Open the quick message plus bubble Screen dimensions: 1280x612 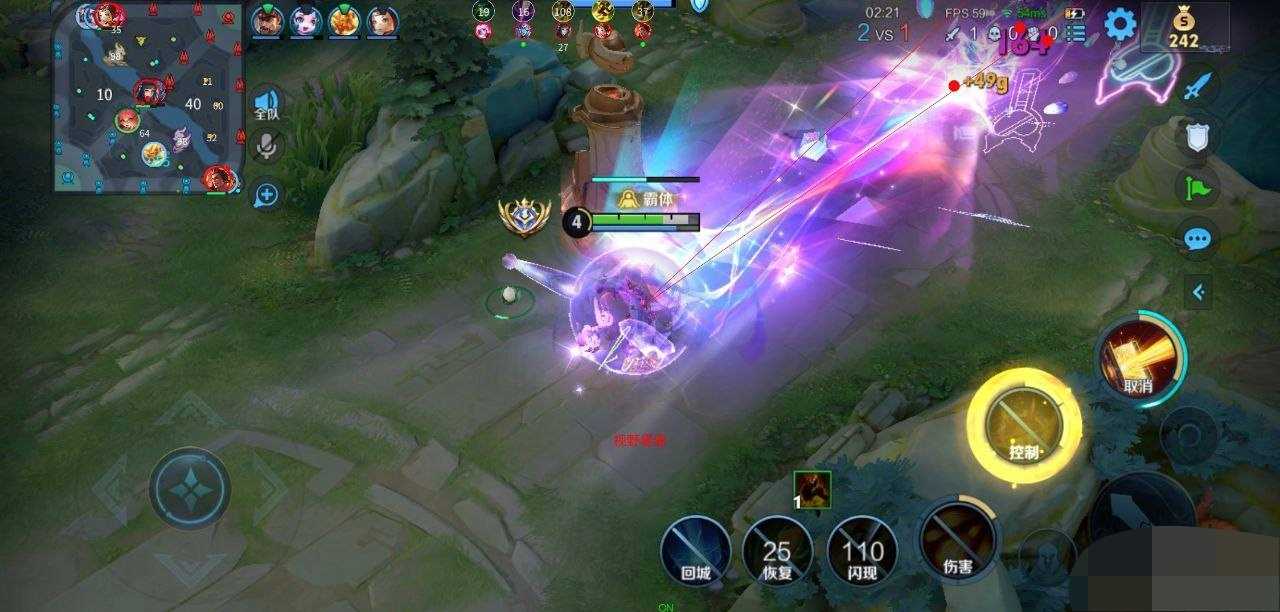[266, 194]
